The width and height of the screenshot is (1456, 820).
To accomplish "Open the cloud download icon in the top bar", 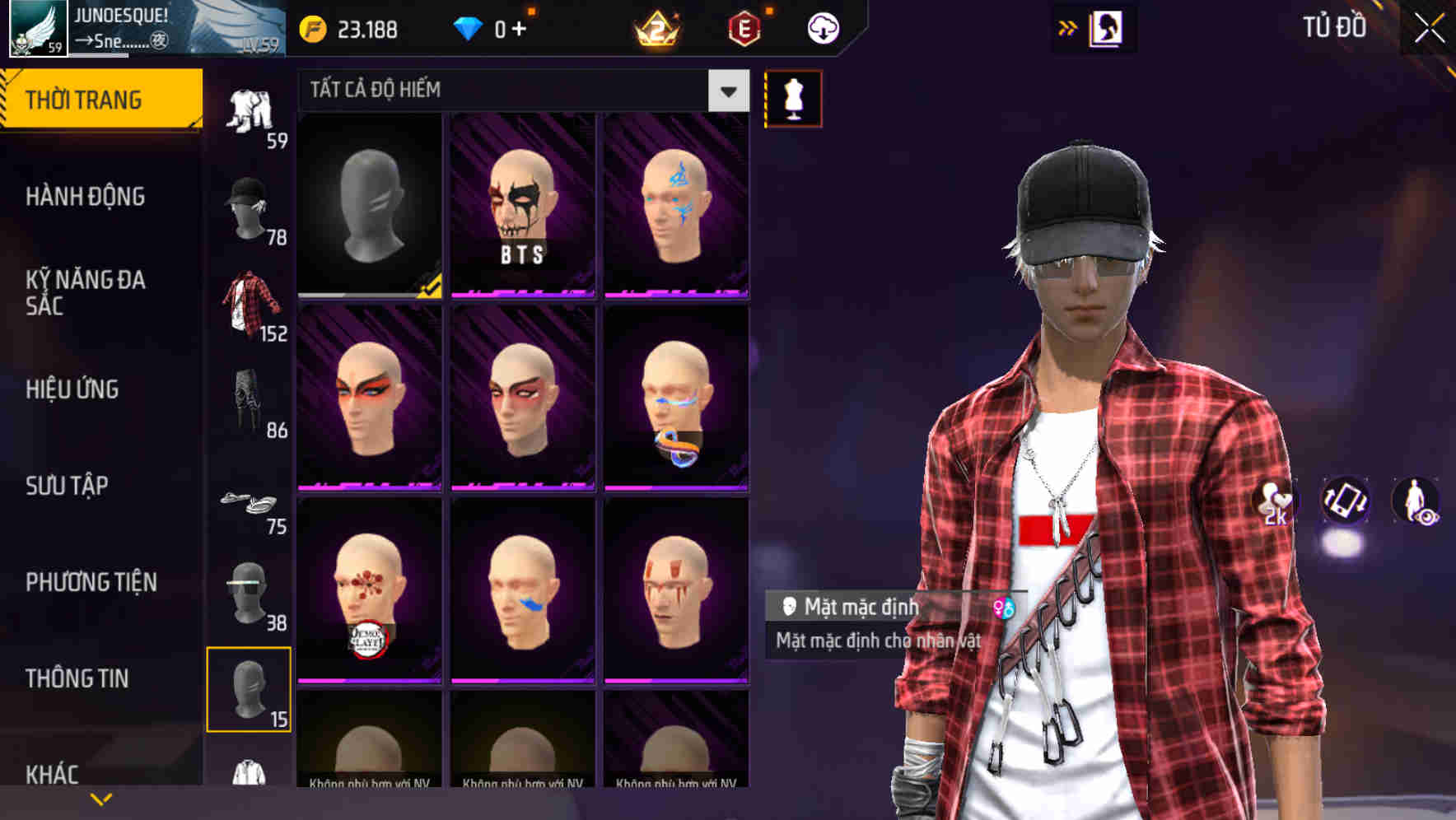I will 822,27.
